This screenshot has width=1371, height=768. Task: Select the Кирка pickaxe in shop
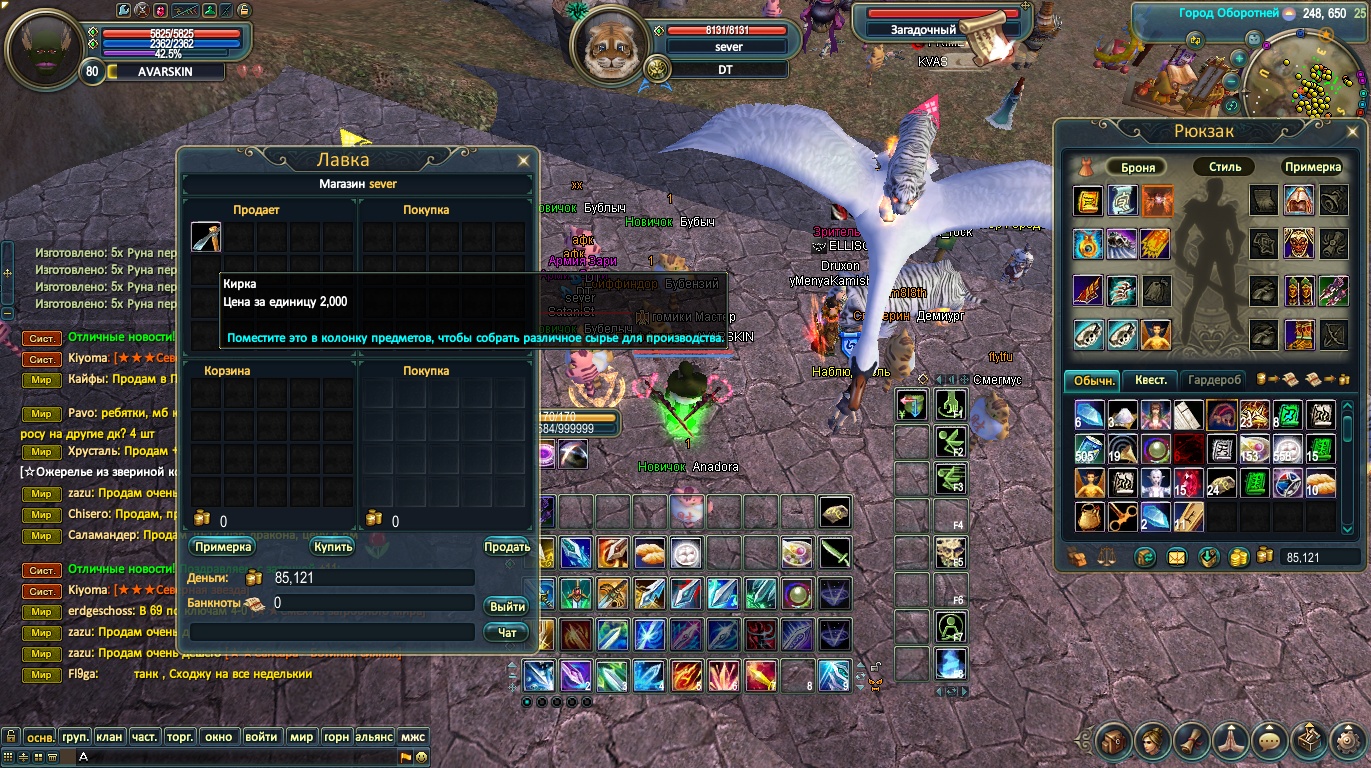pos(206,237)
